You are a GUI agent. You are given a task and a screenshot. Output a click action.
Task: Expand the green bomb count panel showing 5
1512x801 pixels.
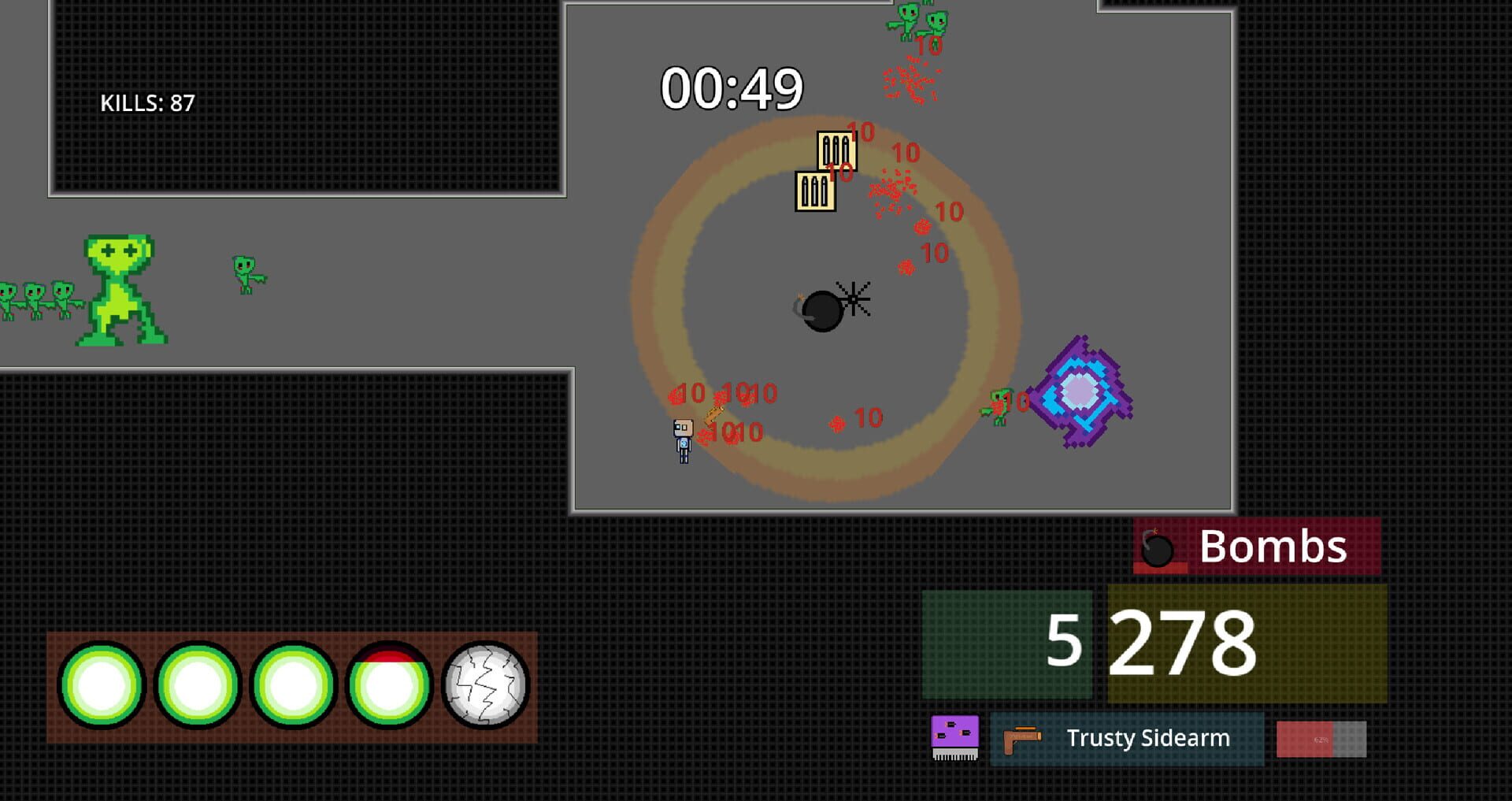pyautogui.click(x=1008, y=646)
